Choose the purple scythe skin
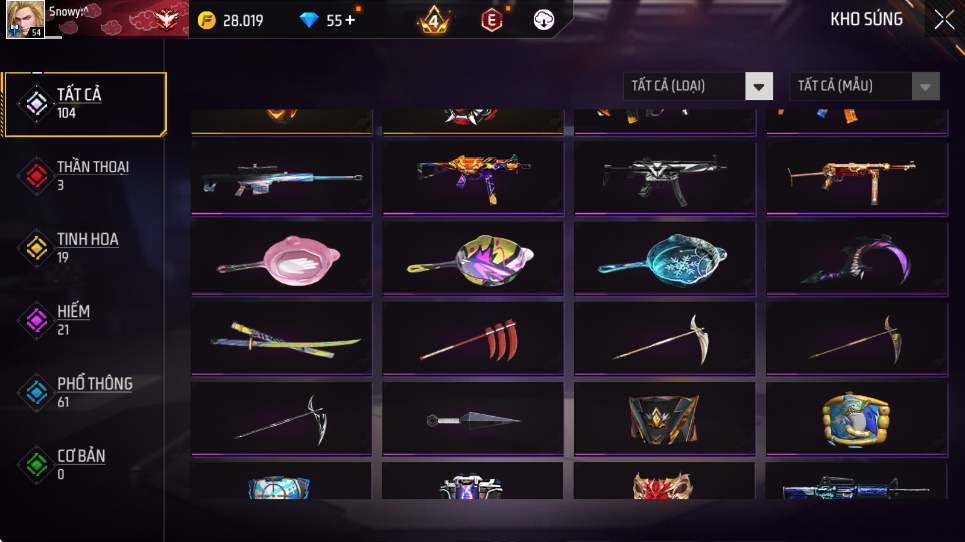This screenshot has width=965, height=542. pos(857,257)
